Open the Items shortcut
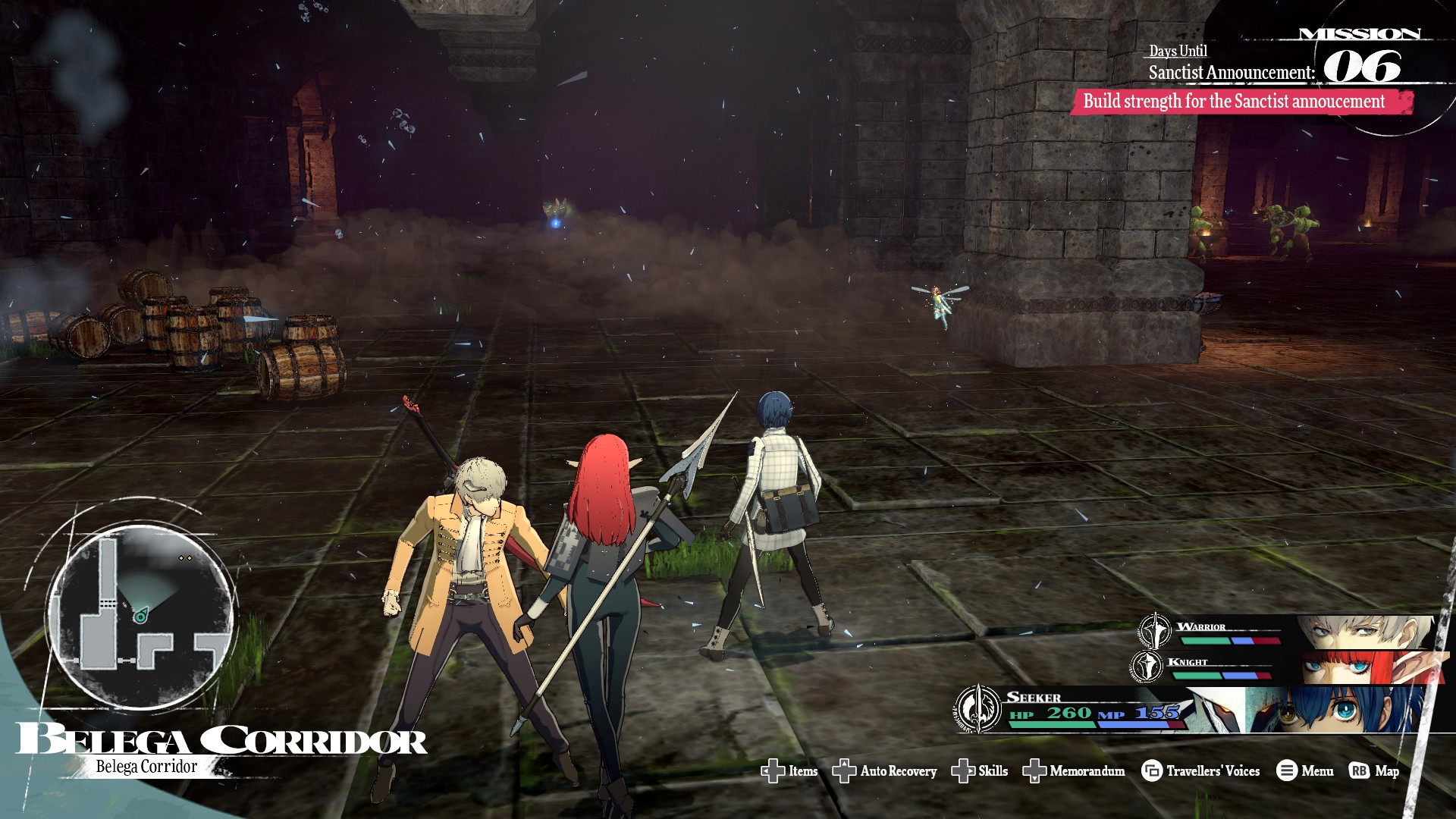The width and height of the screenshot is (1456, 819). [789, 771]
